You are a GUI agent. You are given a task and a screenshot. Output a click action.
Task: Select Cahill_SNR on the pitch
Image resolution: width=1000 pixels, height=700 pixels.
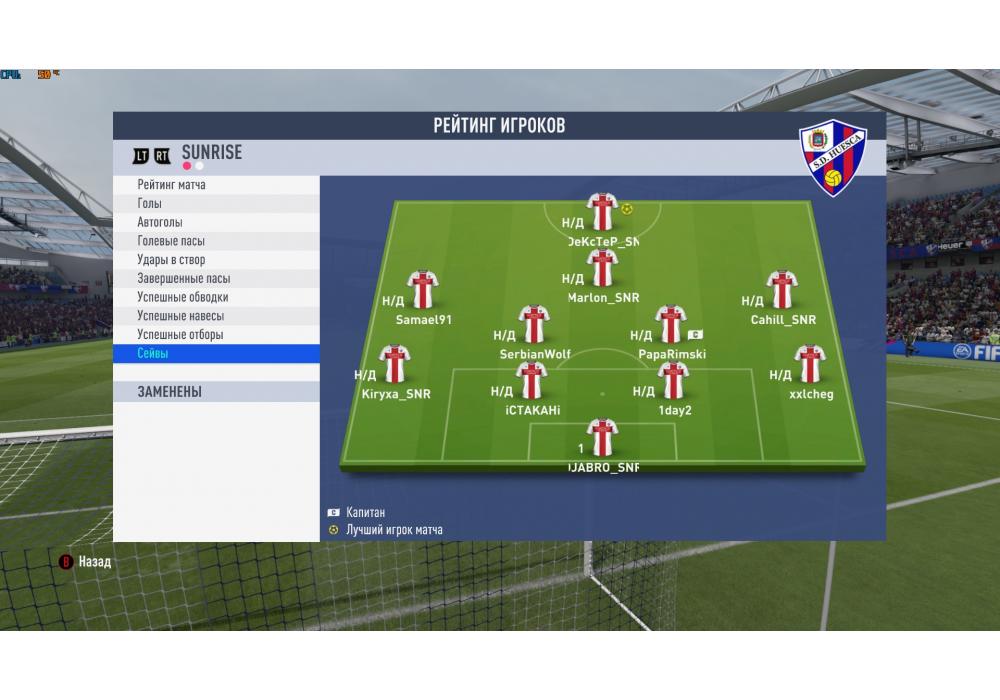point(781,290)
